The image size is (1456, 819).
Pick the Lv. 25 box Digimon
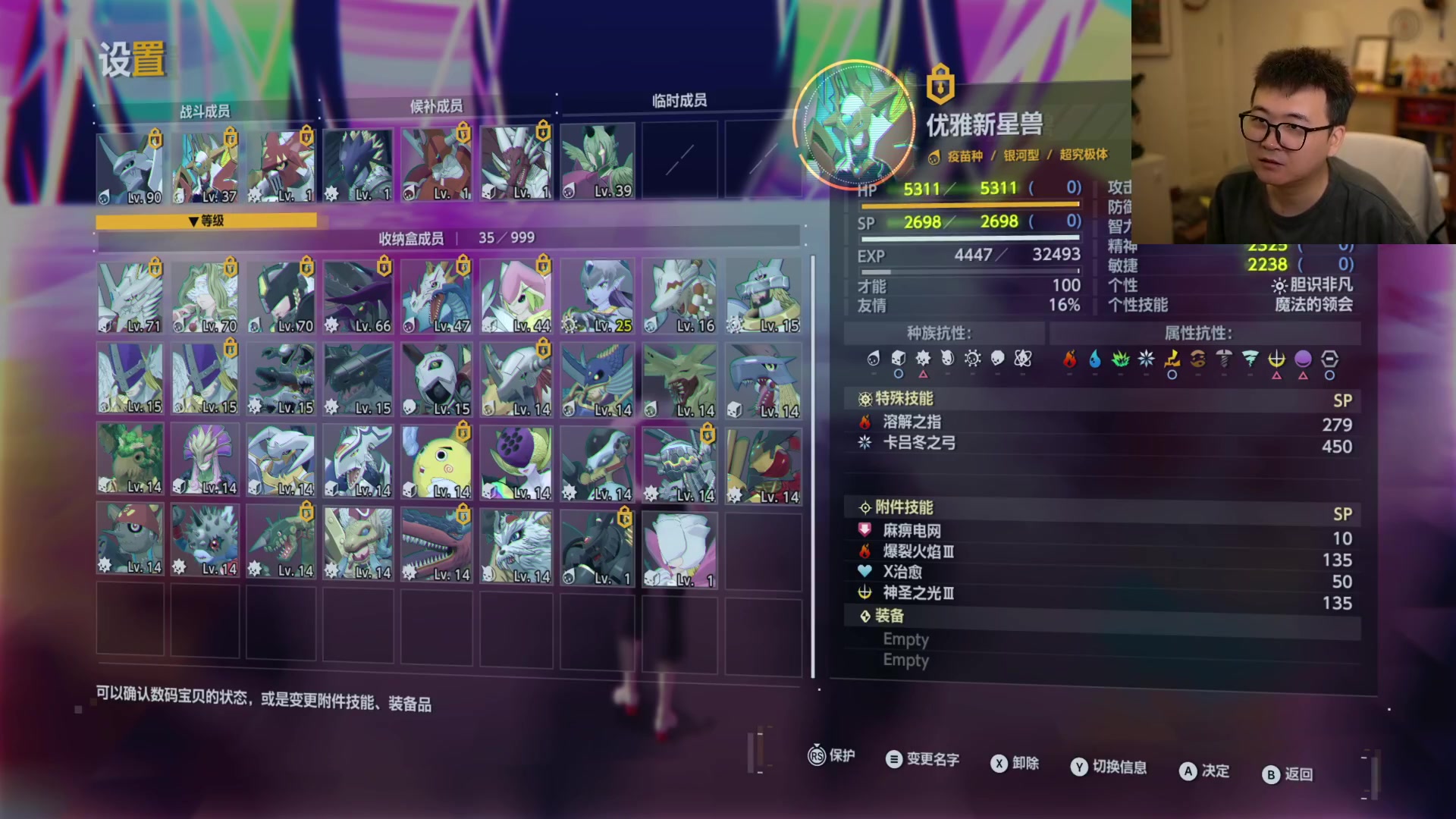pos(598,297)
